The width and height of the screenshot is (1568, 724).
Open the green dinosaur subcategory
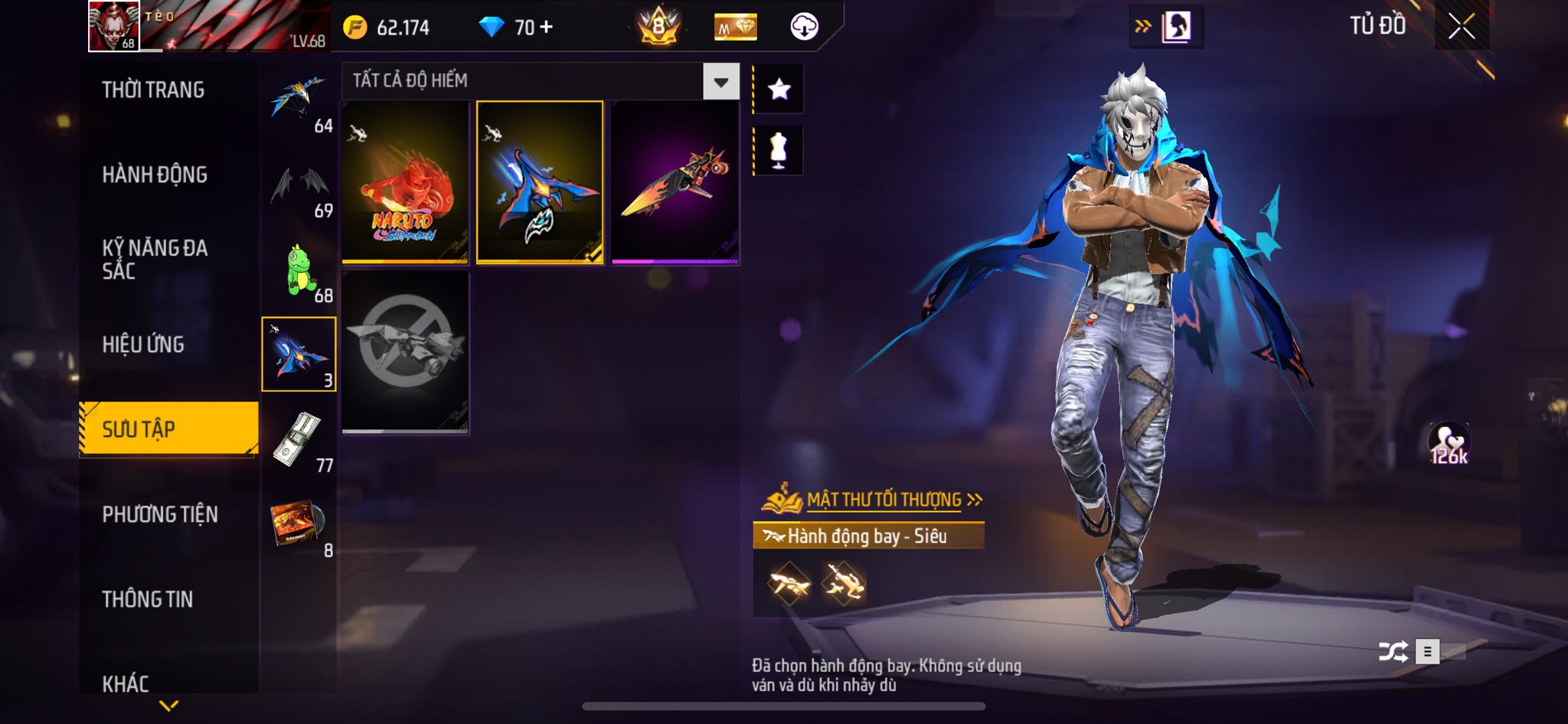(x=300, y=271)
